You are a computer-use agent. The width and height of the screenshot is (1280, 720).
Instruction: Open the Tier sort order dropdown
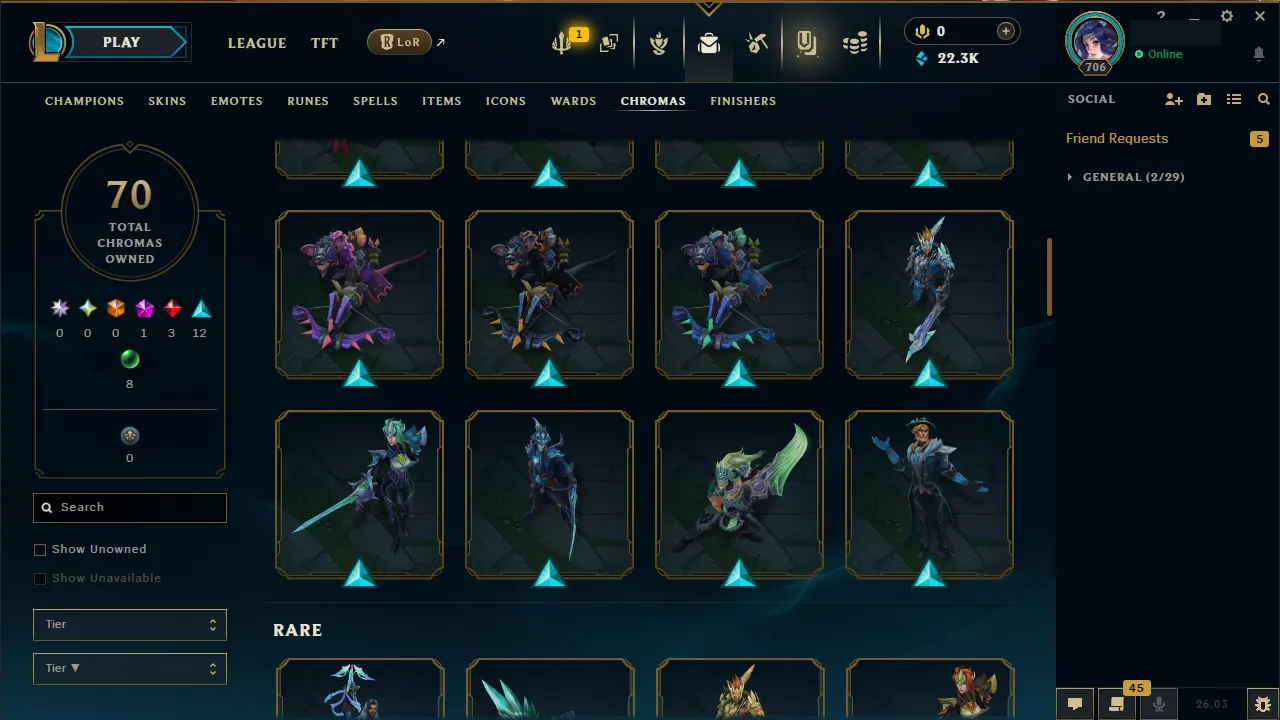pyautogui.click(x=130, y=668)
